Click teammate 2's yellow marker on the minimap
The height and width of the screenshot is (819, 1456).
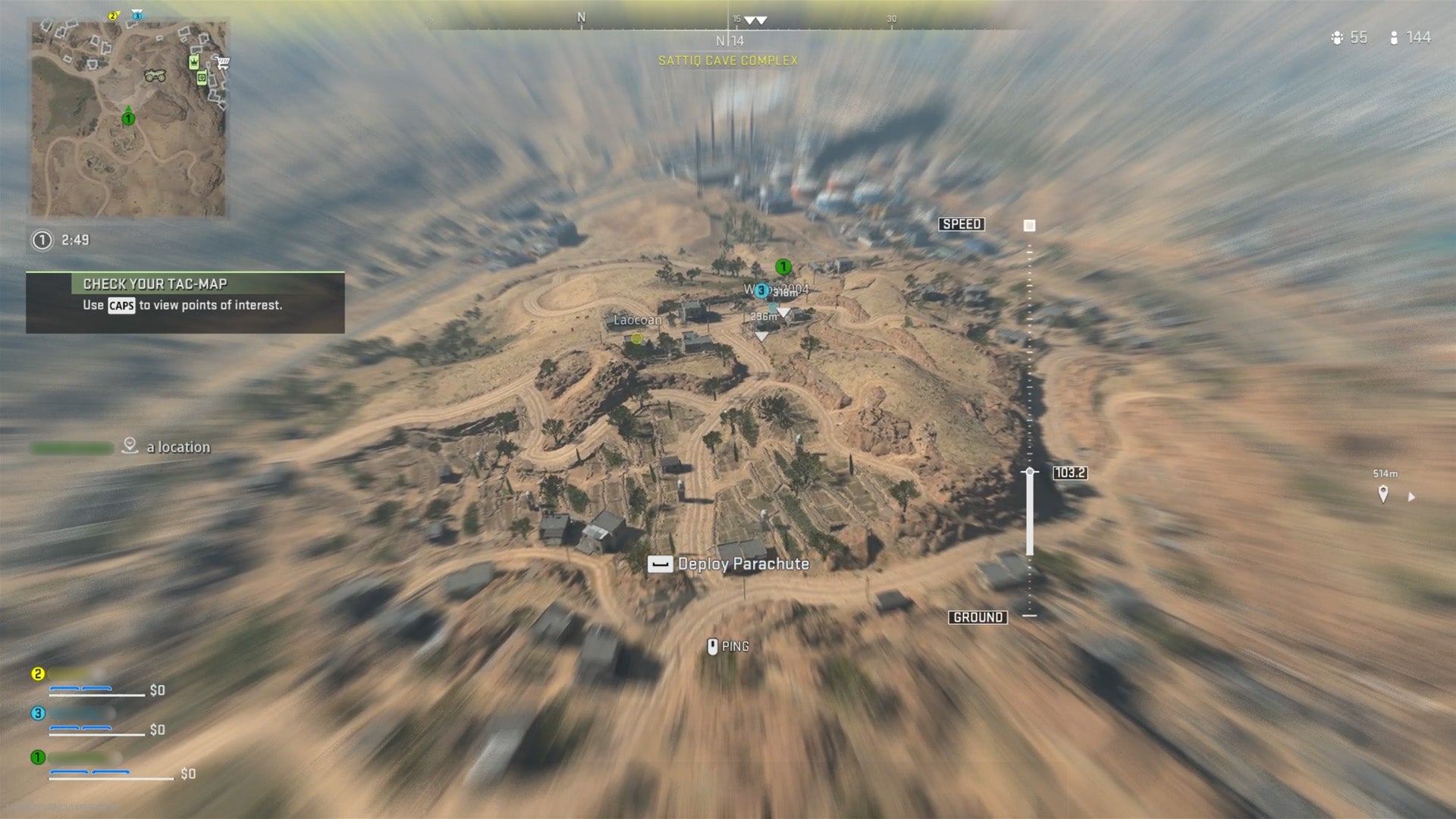point(113,15)
